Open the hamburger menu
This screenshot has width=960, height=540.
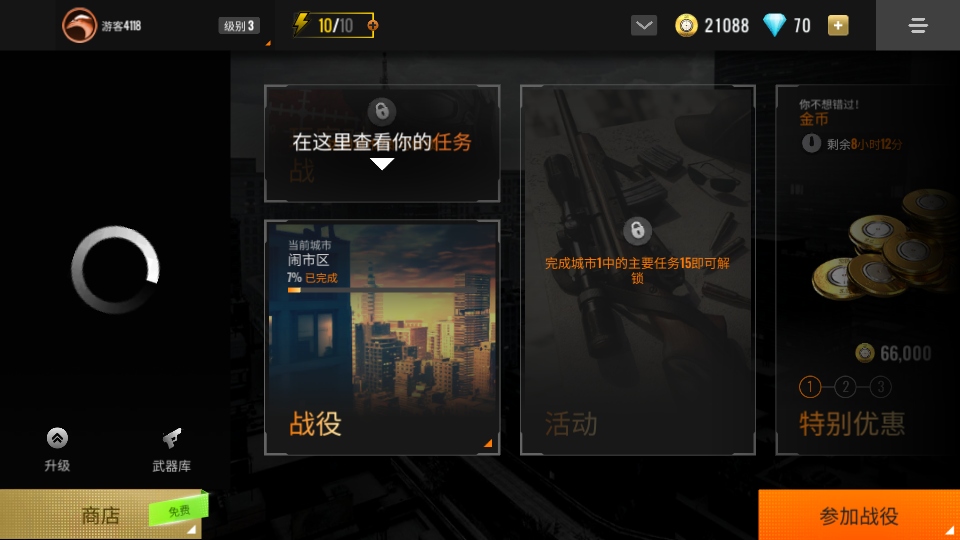coord(918,26)
